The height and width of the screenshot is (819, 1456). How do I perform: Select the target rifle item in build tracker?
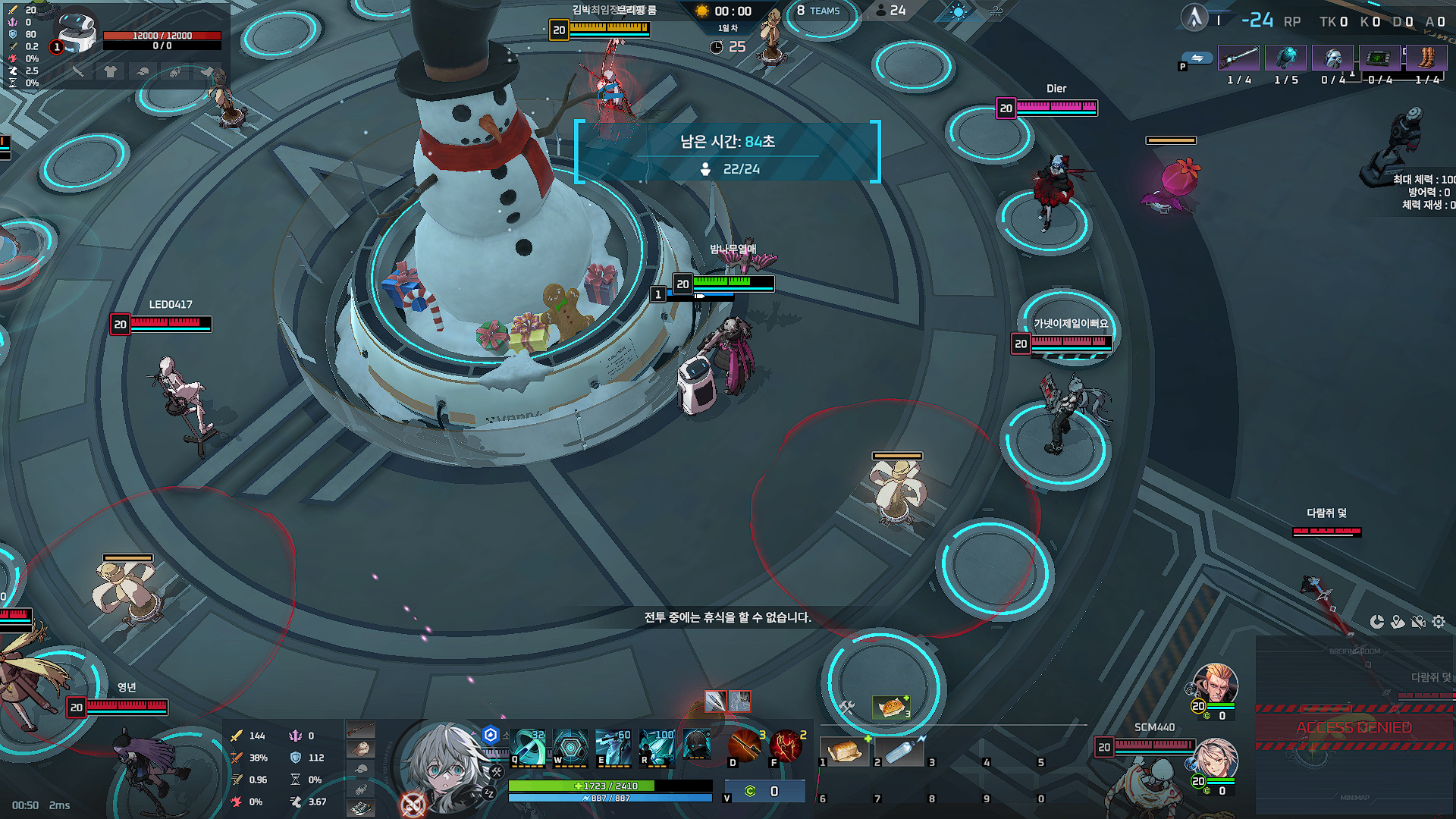[x=1238, y=58]
